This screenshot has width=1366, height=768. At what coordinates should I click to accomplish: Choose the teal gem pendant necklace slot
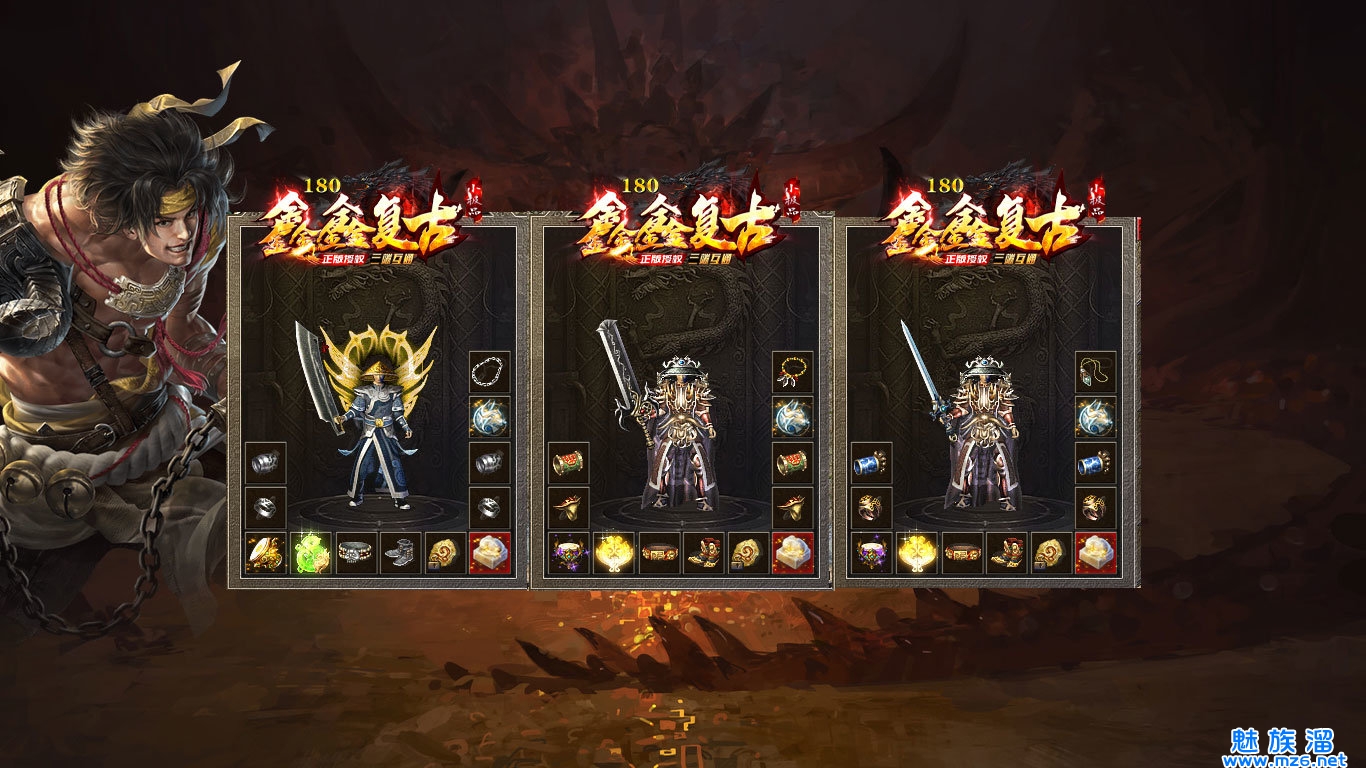1096,372
